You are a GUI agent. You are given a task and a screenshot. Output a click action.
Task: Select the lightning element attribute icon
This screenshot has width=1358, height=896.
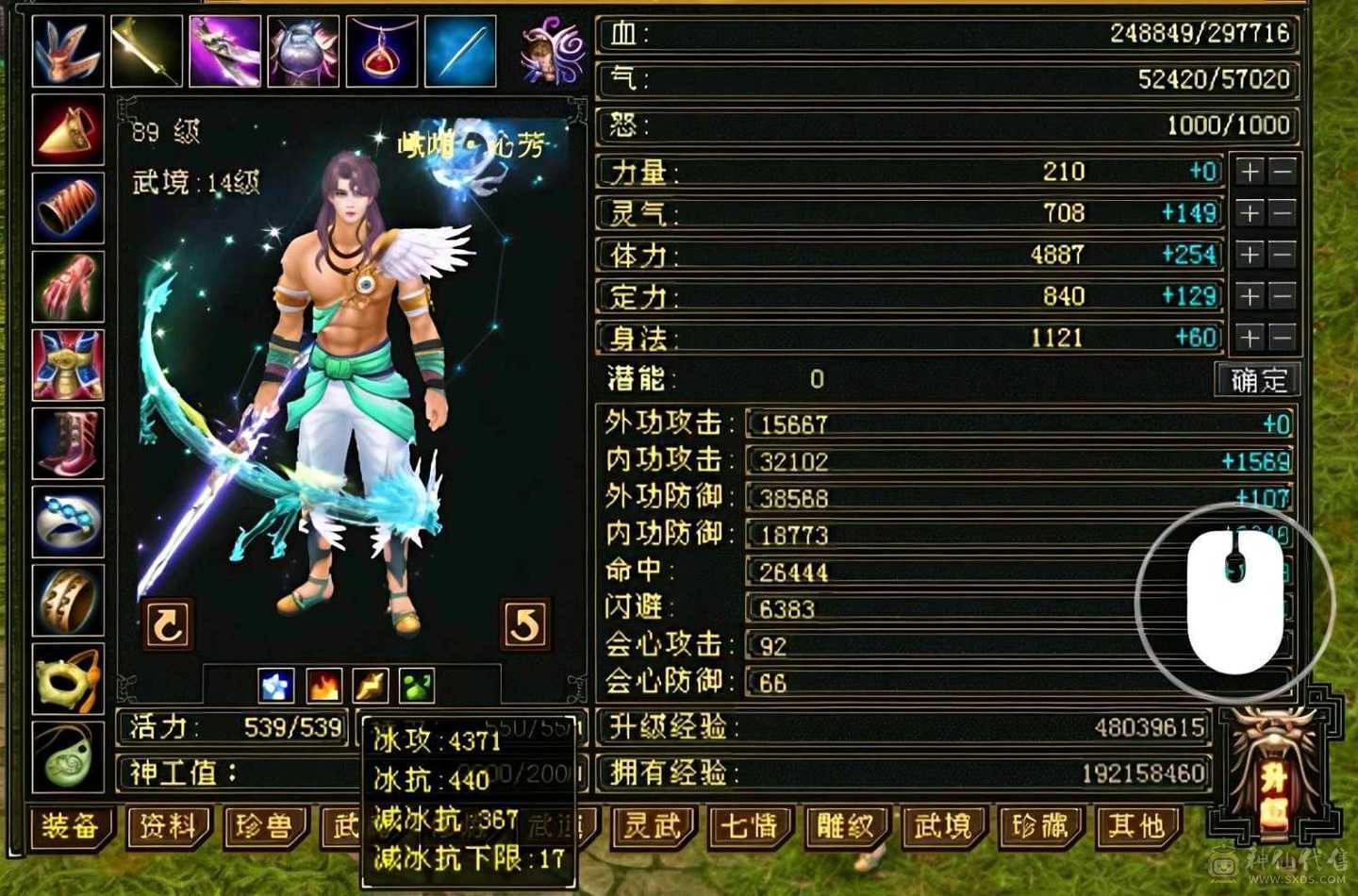[x=370, y=686]
